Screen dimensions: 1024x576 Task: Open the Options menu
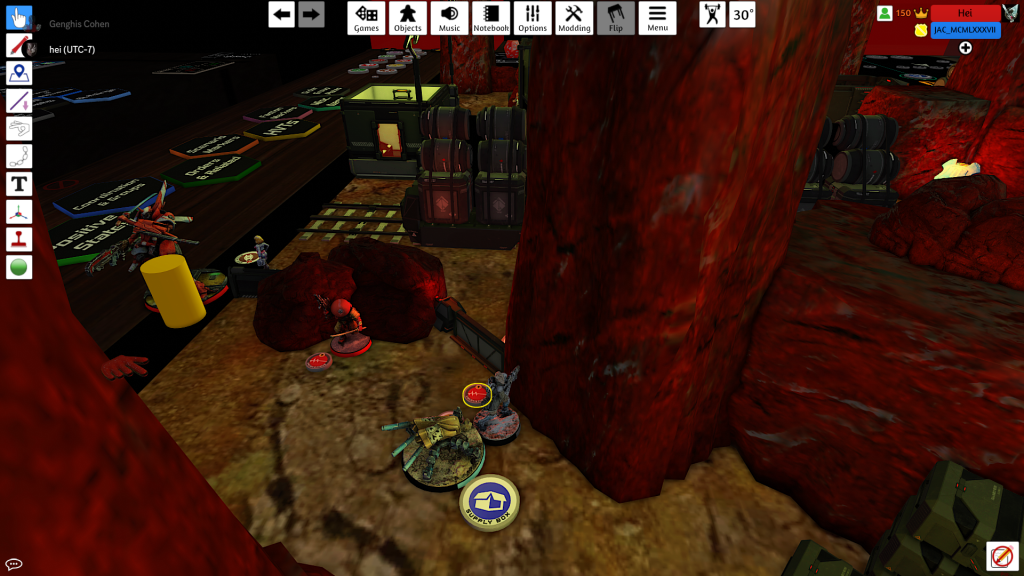point(532,18)
